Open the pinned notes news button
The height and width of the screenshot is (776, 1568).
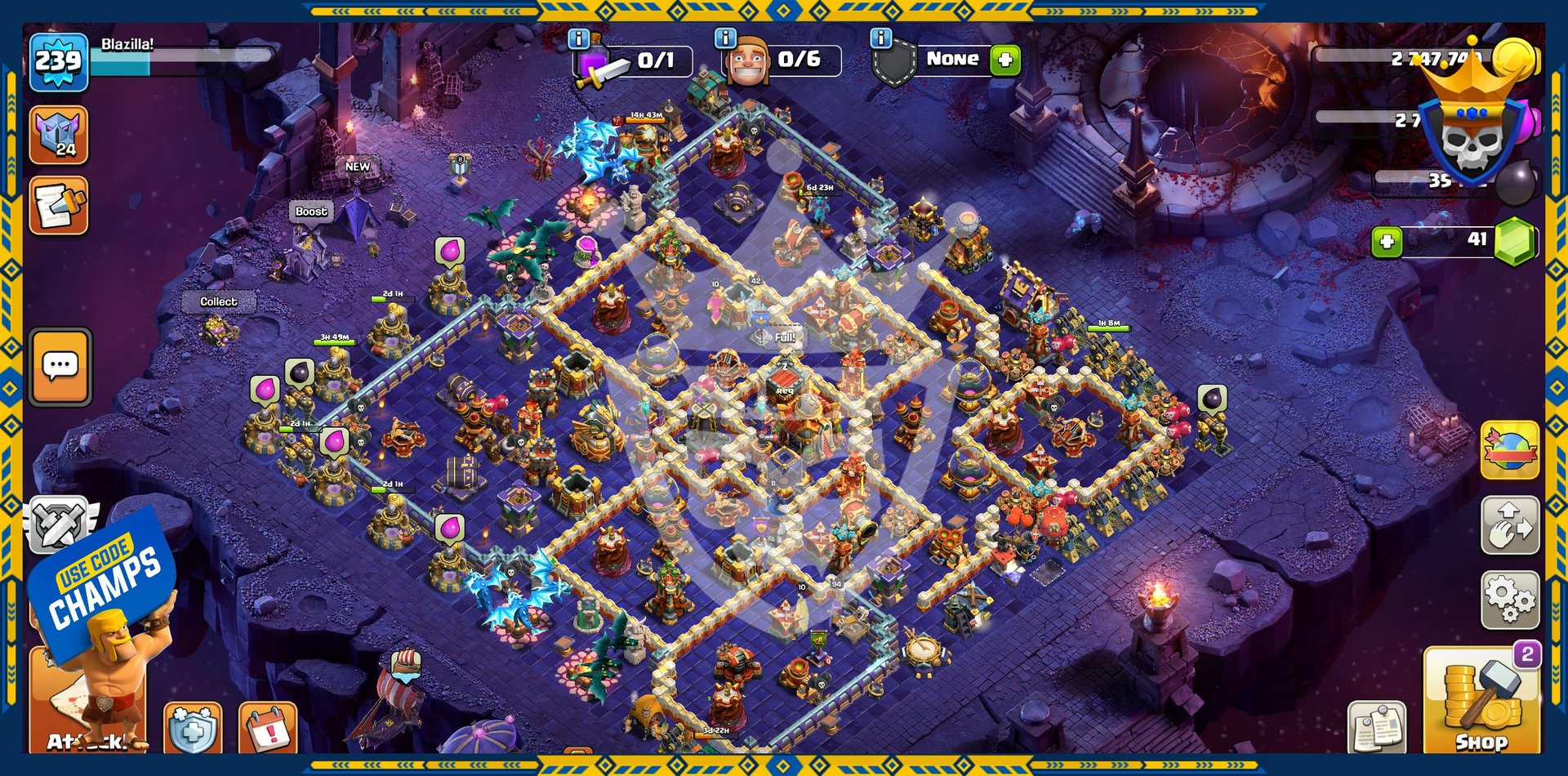pyautogui.click(x=1377, y=727)
